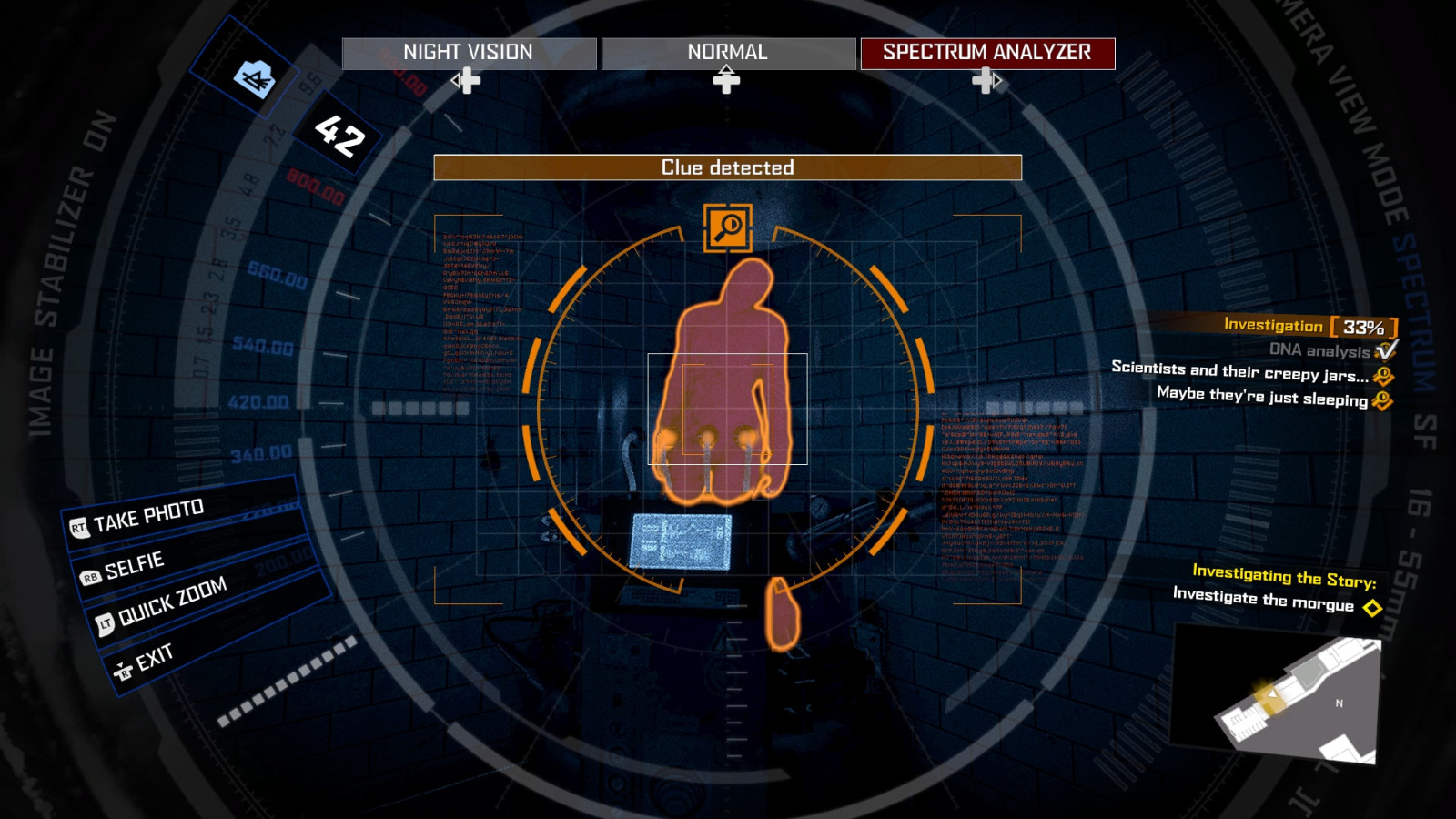The width and height of the screenshot is (1456, 819).
Task: Switch to the Night Vision tab
Action: (470, 53)
